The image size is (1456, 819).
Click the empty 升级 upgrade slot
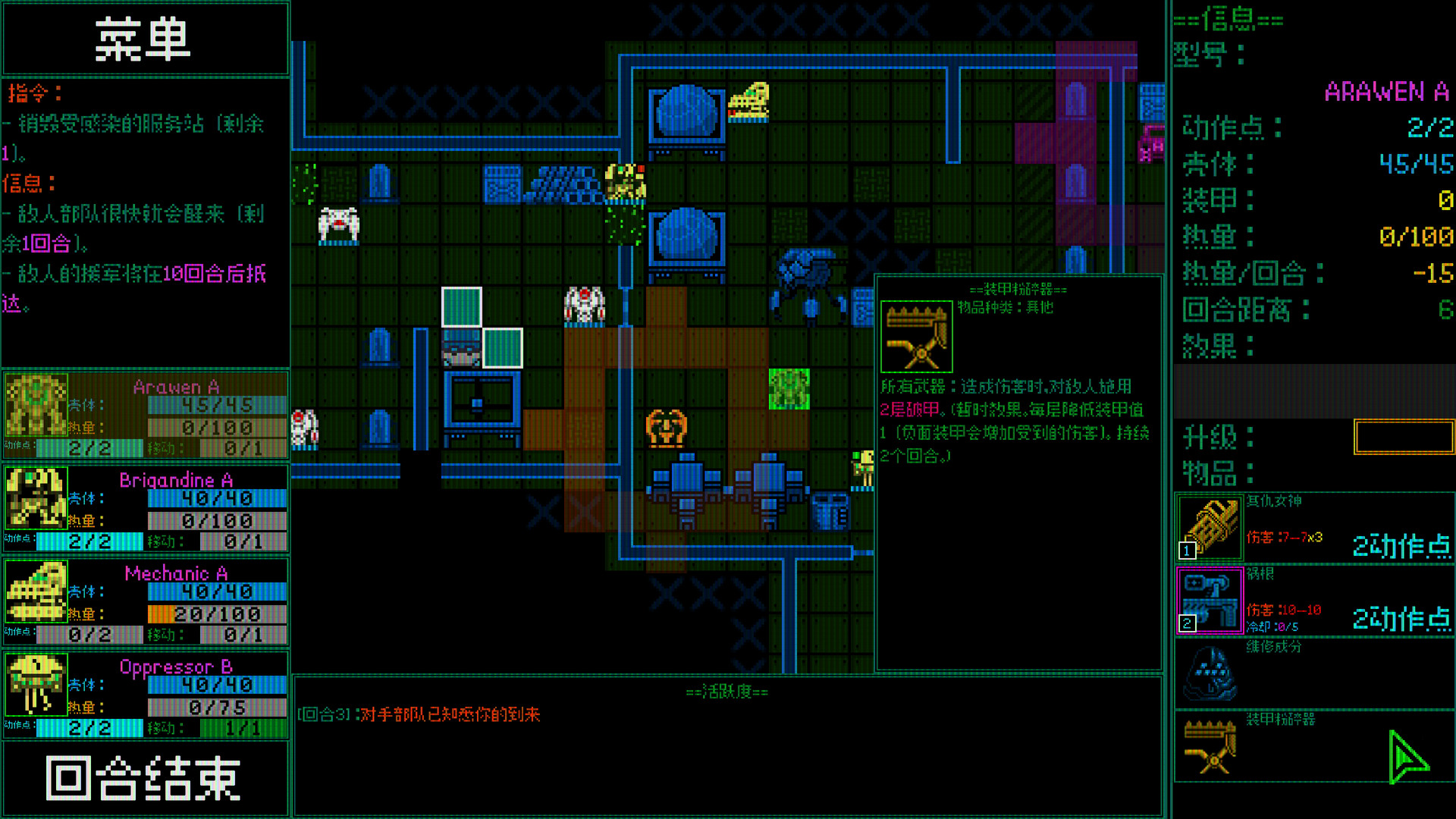[x=1404, y=438]
